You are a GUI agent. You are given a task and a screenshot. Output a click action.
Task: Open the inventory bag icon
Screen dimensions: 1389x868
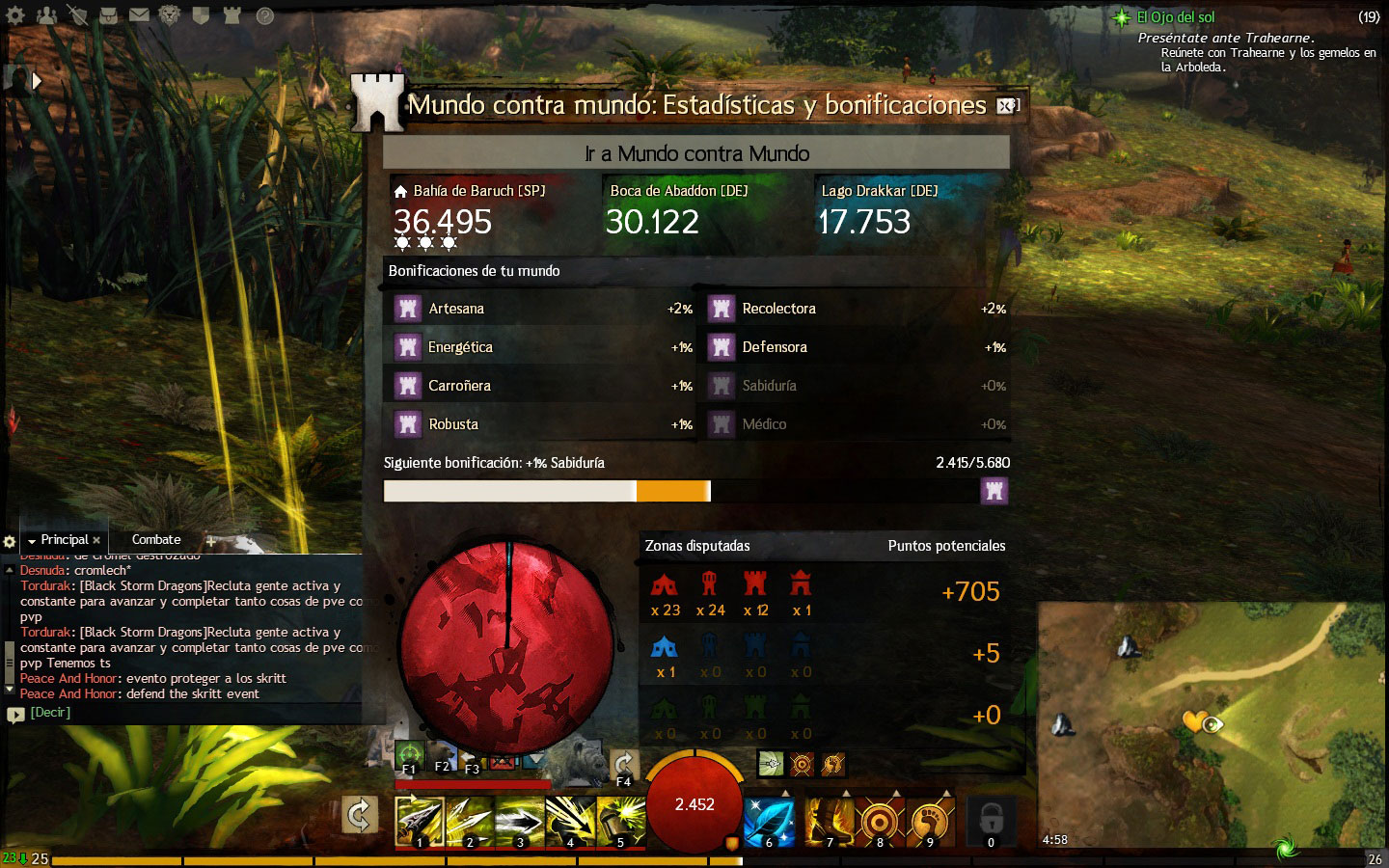coord(108,15)
